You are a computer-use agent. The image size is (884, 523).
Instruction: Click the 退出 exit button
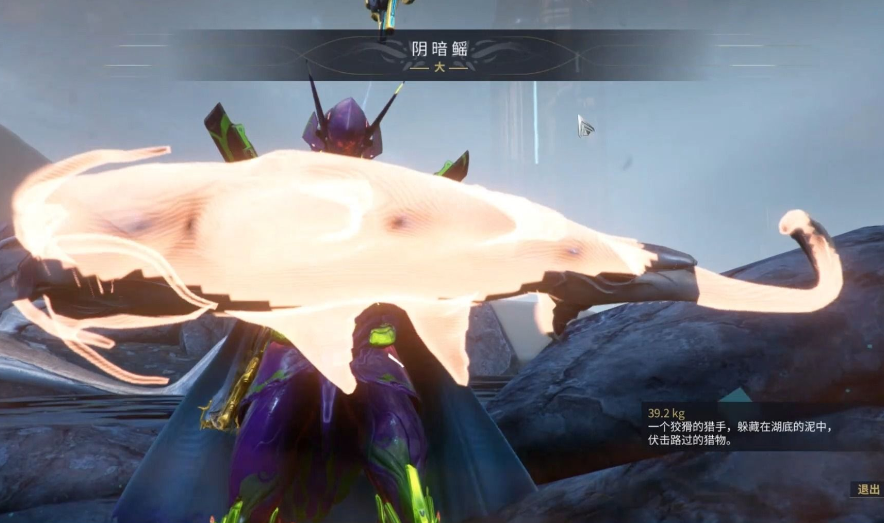pyautogui.click(x=866, y=489)
